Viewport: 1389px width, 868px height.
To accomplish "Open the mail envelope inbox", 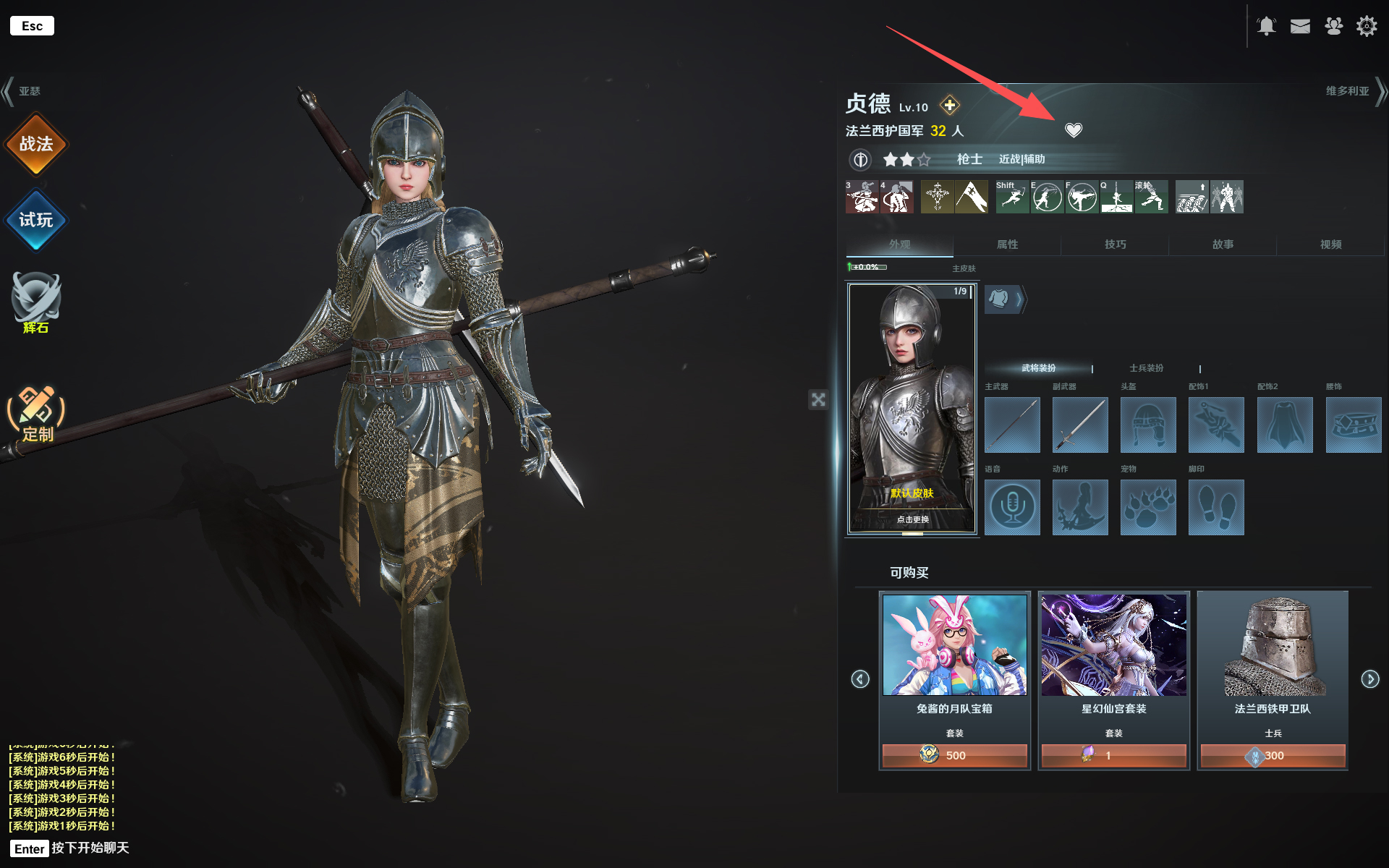I will pyautogui.click(x=1300, y=27).
